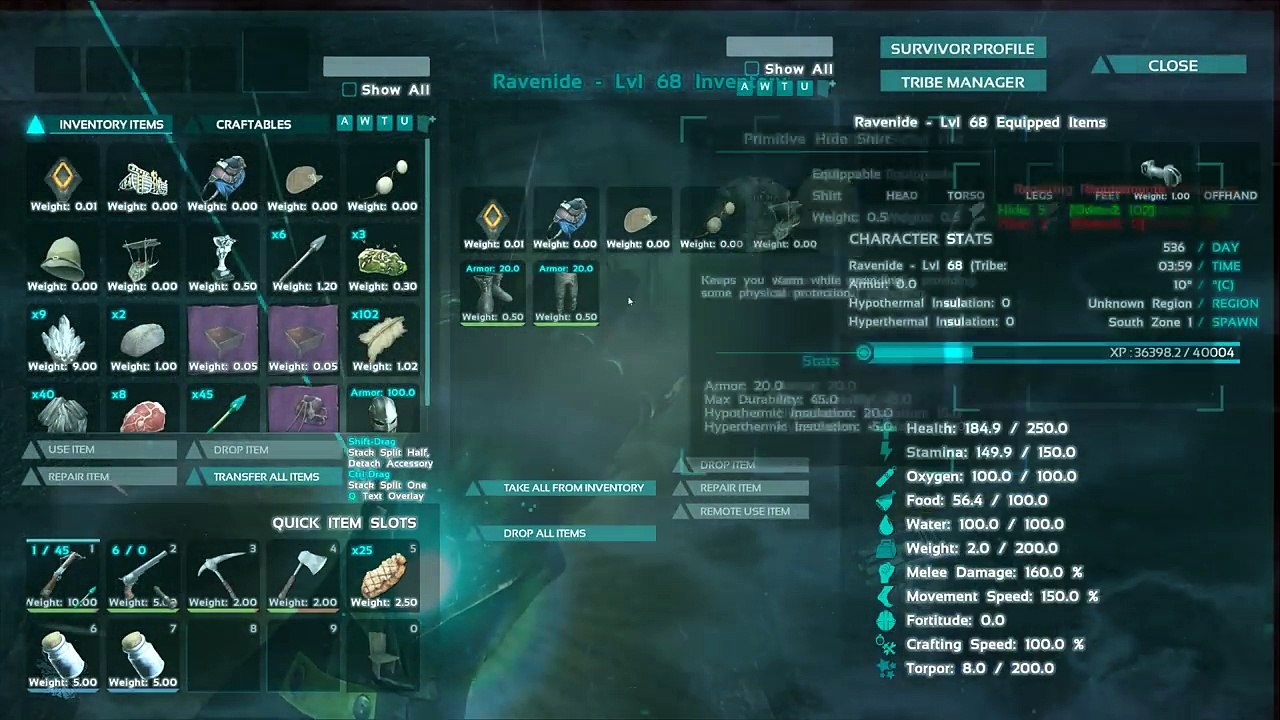Take all from inventory
This screenshot has height=720, width=1280.
coord(573,488)
